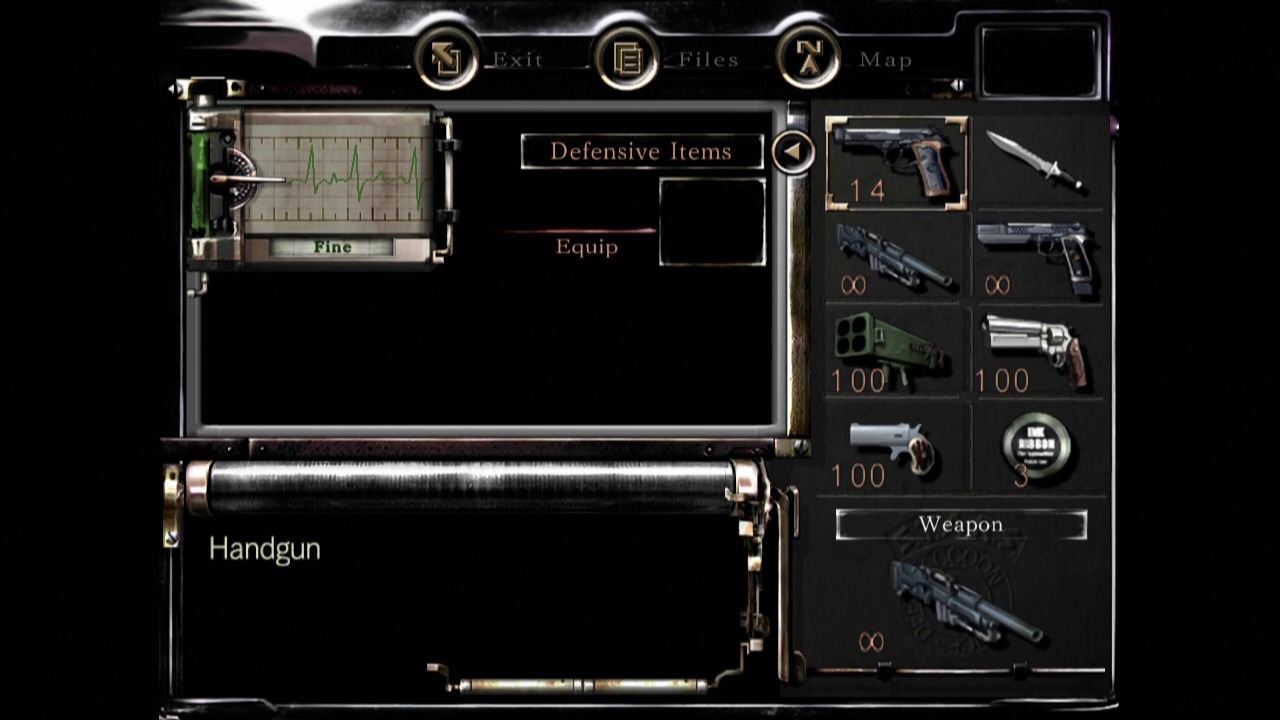Choose the black pistol with infinite ammo
The height and width of the screenshot is (720, 1280).
[1037, 258]
